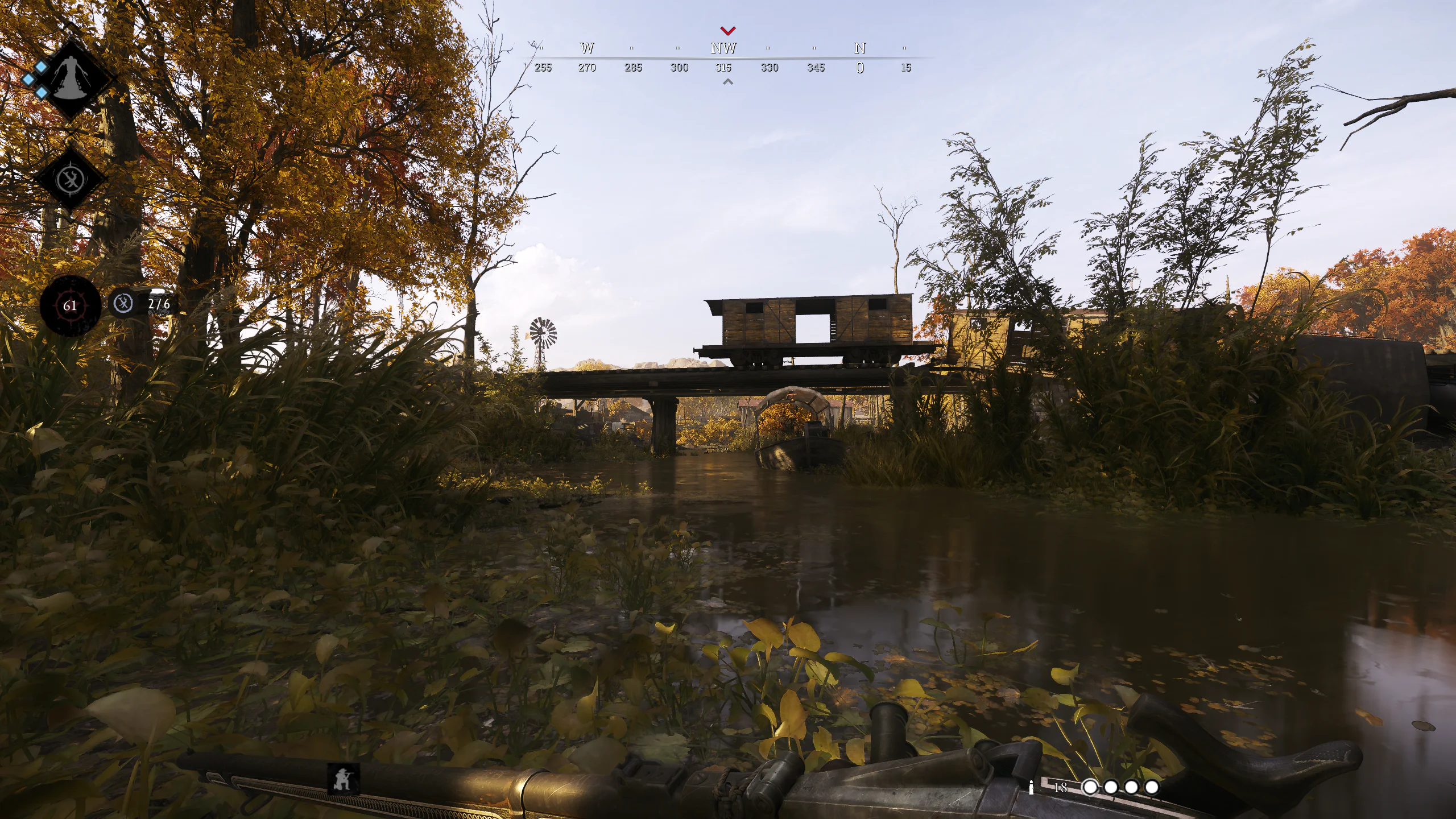Toggle the second chamber round indicator

coord(1111,788)
